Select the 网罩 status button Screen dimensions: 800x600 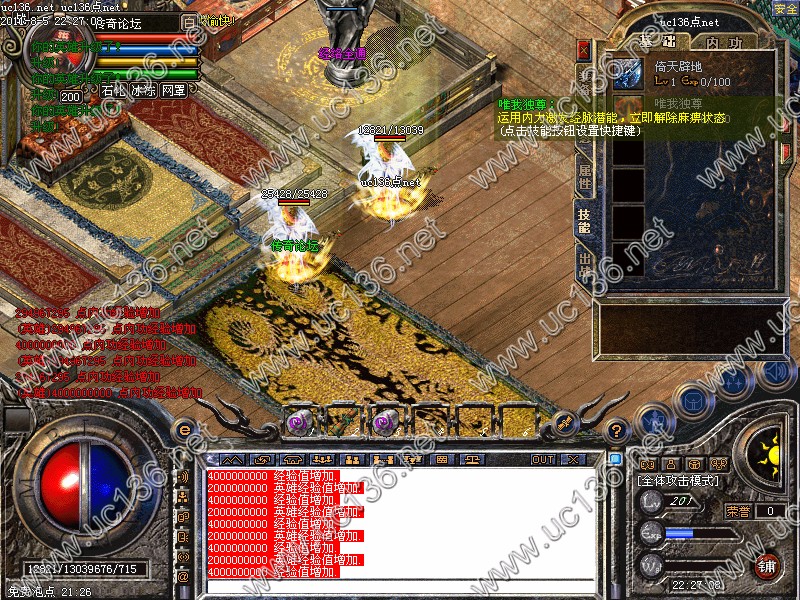[173, 89]
